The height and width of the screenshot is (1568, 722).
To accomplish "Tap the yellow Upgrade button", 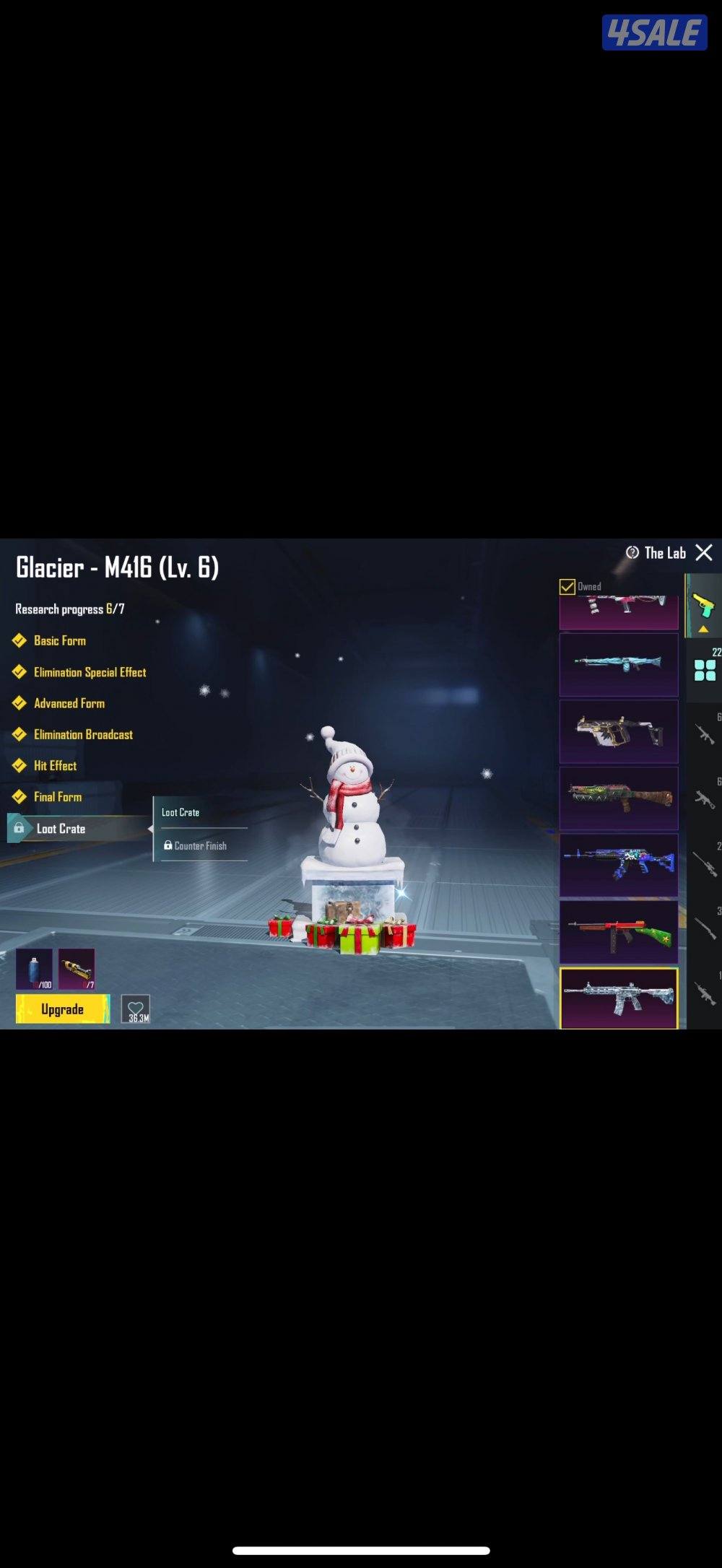I will click(x=63, y=1009).
